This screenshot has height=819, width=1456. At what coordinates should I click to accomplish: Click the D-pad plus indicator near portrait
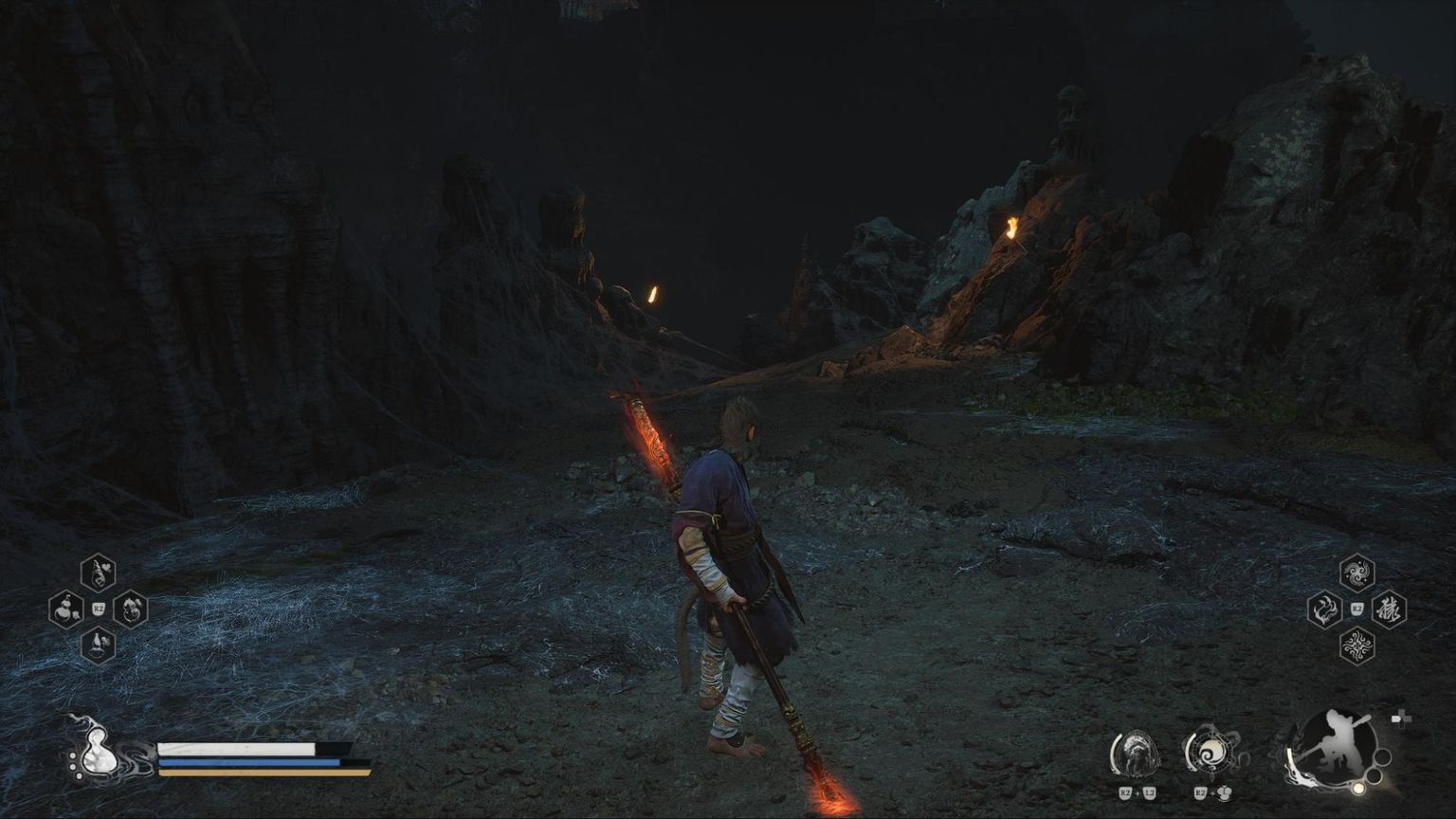1402,719
